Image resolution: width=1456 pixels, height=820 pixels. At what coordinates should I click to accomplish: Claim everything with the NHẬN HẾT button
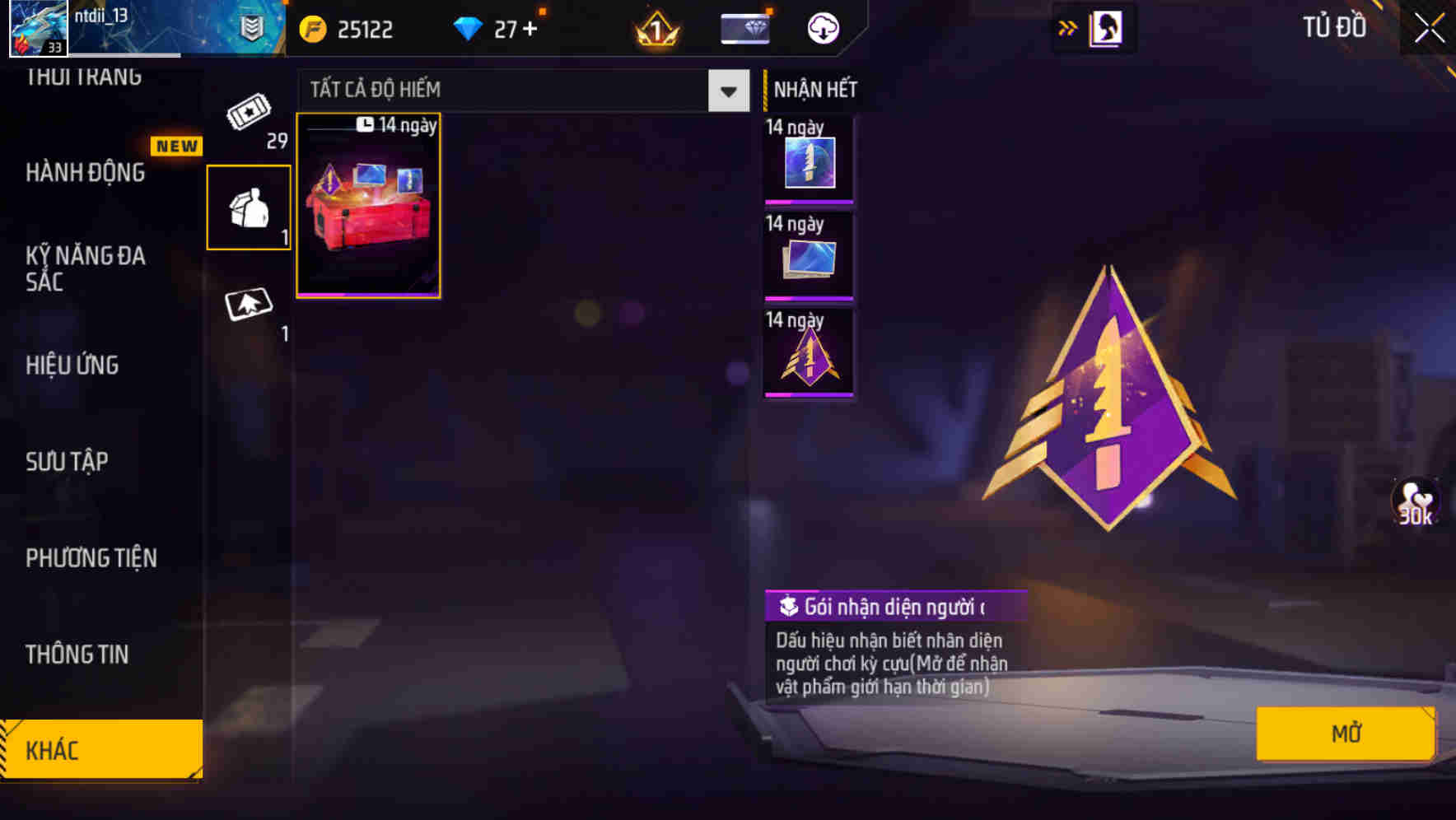tap(812, 90)
